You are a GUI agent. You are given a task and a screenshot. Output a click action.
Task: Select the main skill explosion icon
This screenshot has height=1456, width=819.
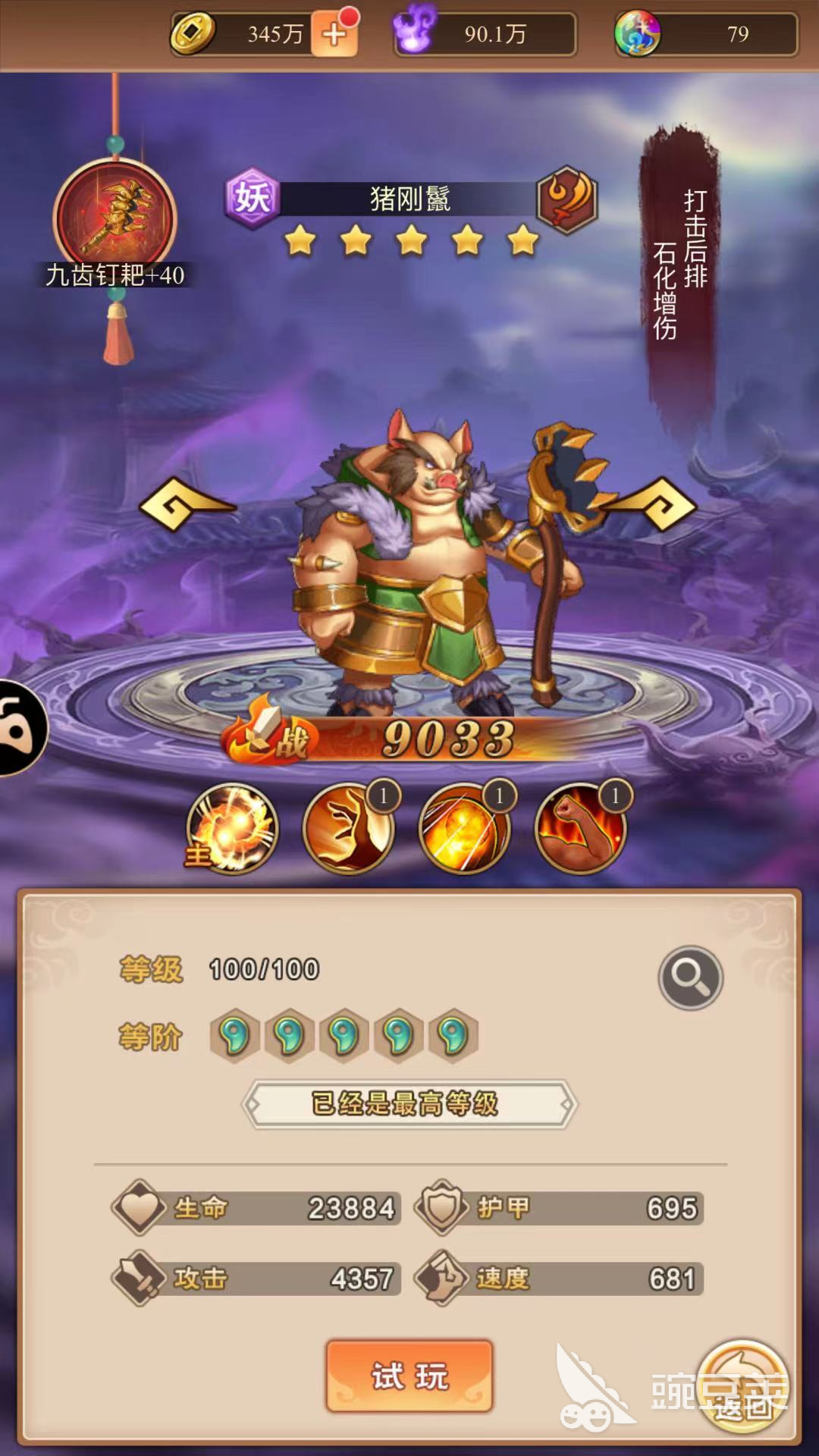pyautogui.click(x=233, y=829)
